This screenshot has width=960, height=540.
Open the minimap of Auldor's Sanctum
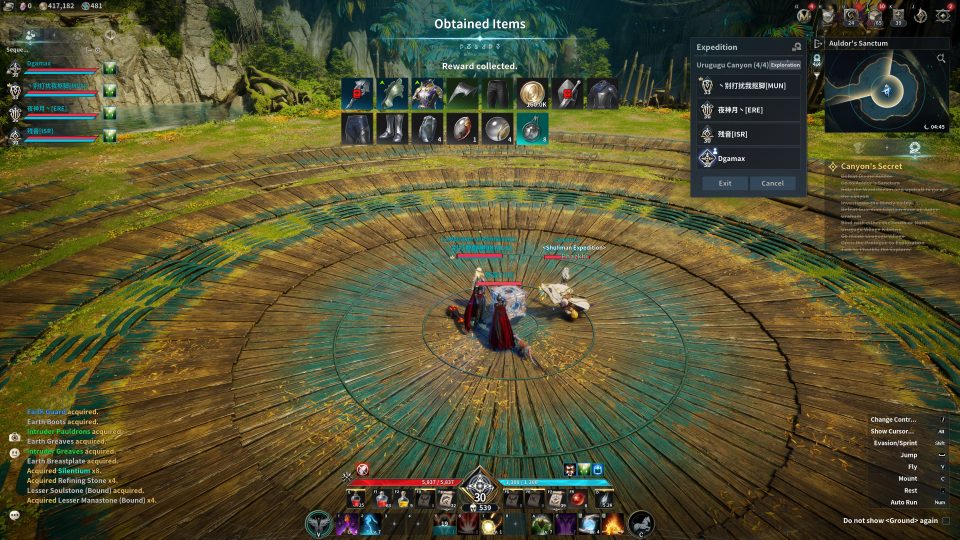tap(885, 92)
